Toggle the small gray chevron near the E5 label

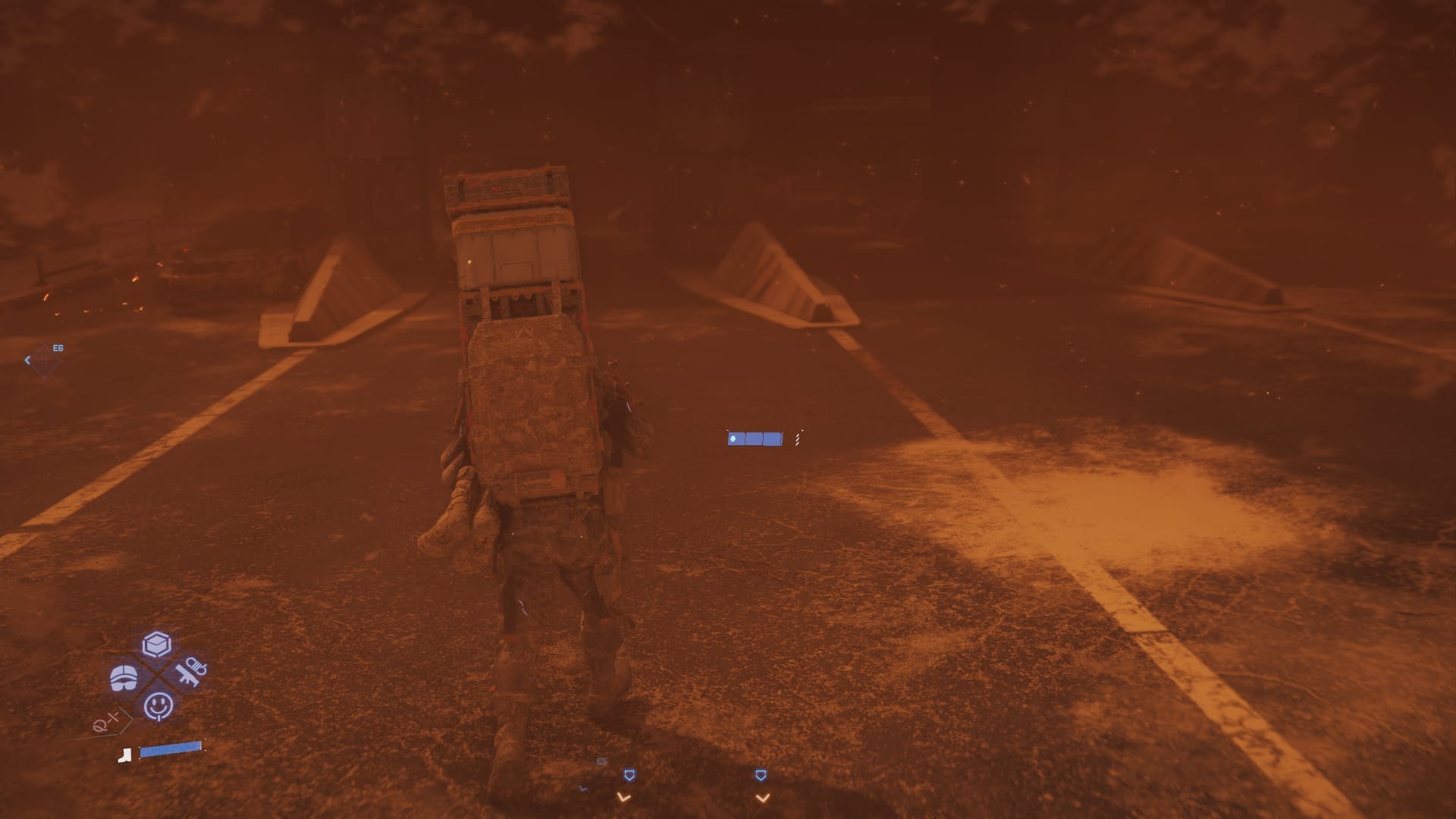(x=582, y=789)
